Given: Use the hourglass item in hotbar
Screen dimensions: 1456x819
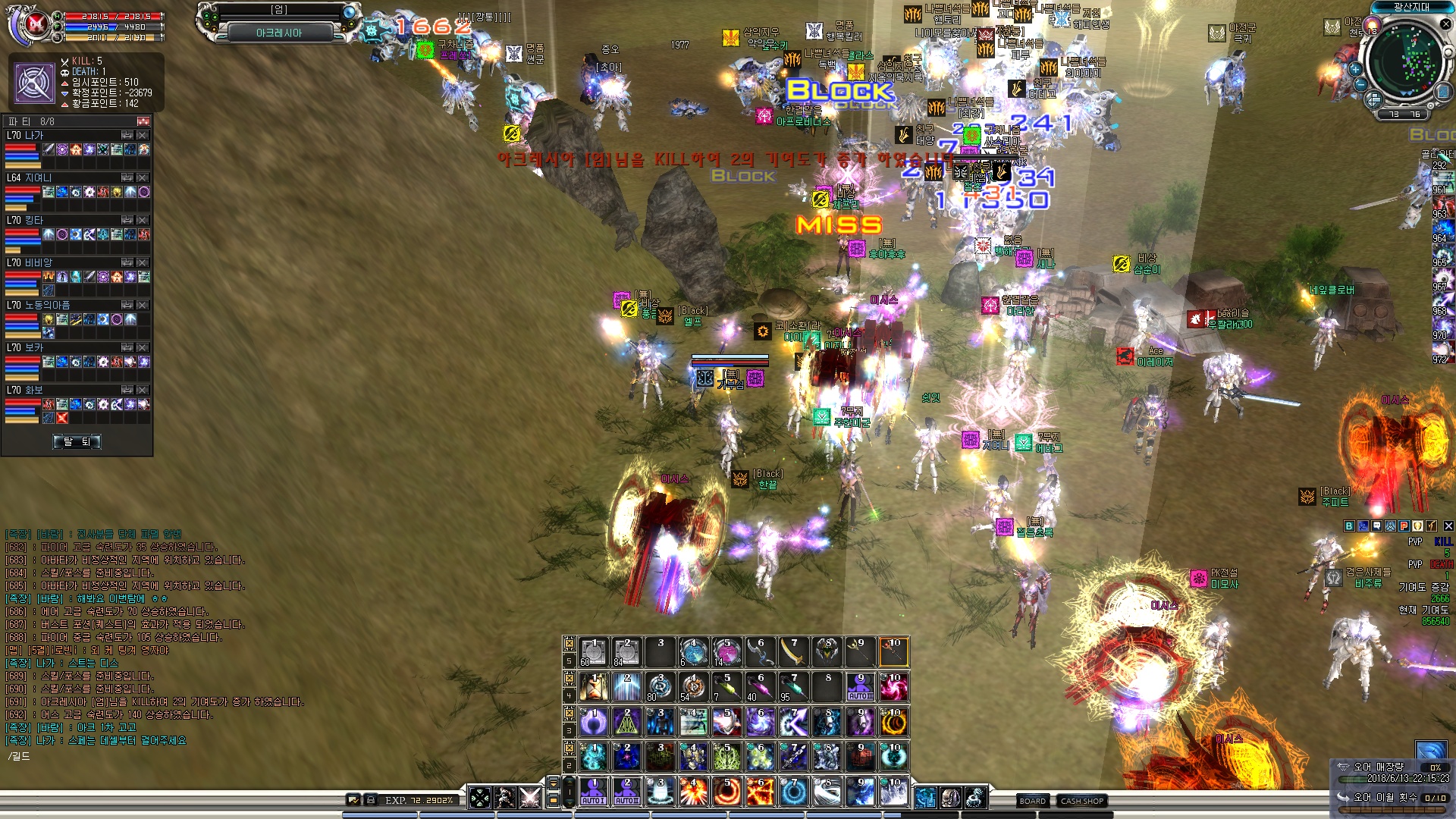Looking at the screenshot, I should coord(594,687).
